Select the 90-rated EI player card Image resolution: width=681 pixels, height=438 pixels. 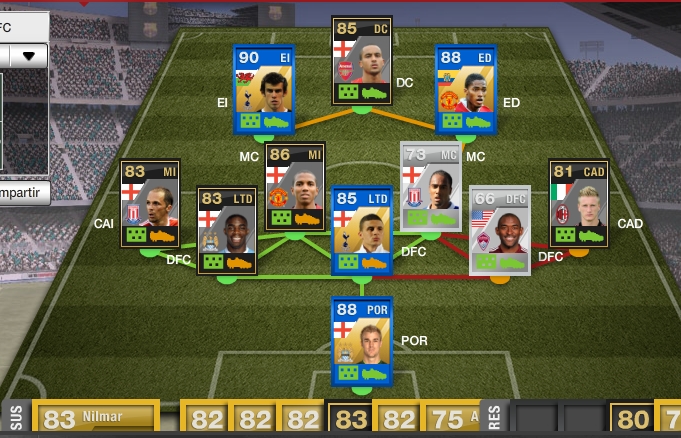263,89
